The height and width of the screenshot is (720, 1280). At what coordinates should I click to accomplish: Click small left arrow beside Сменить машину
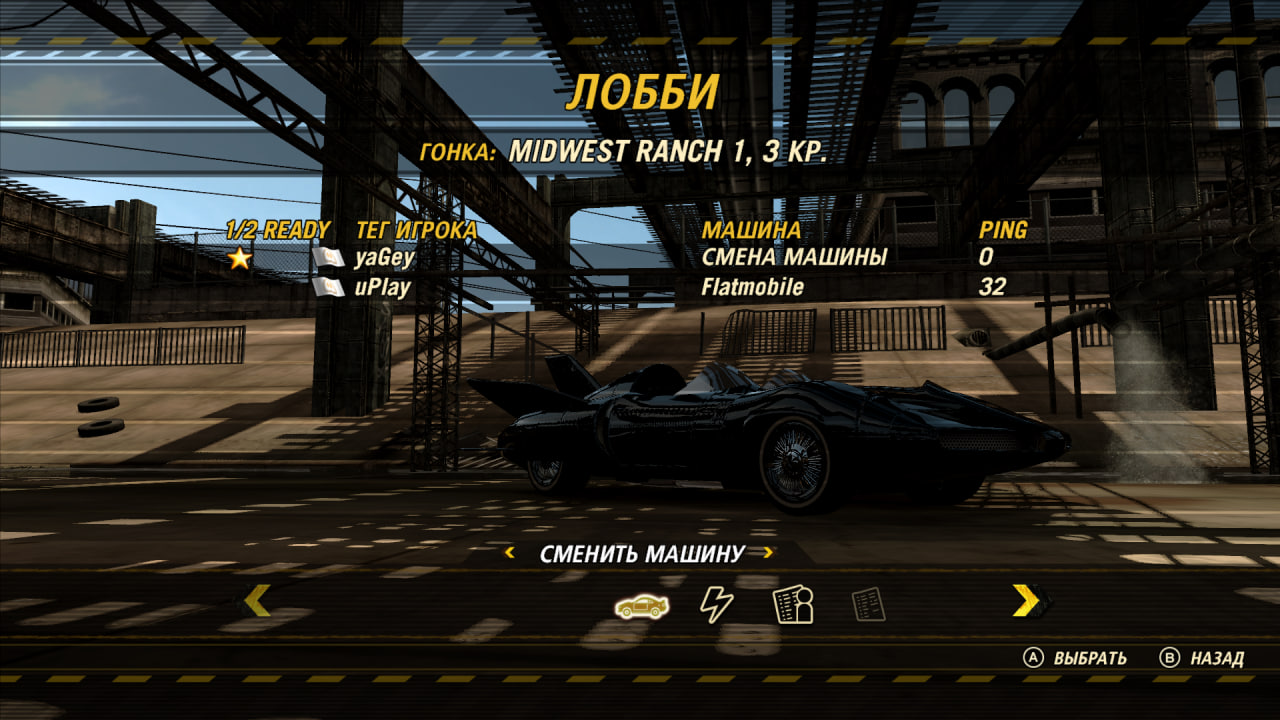510,553
